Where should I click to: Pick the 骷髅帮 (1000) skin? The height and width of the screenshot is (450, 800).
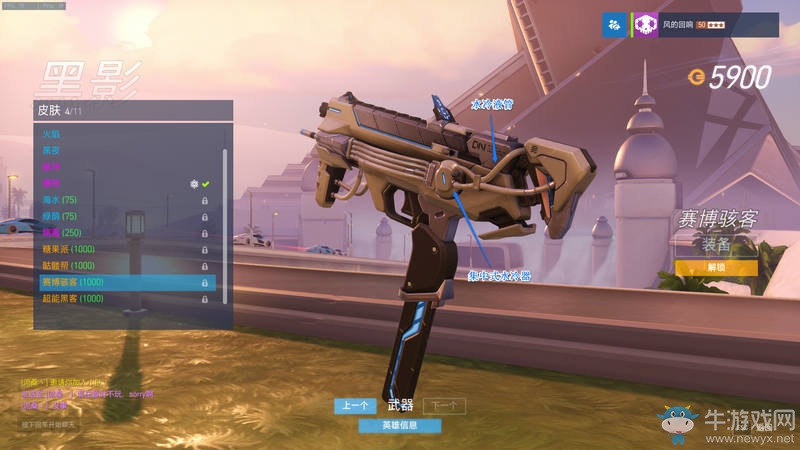pyautogui.click(x=68, y=266)
